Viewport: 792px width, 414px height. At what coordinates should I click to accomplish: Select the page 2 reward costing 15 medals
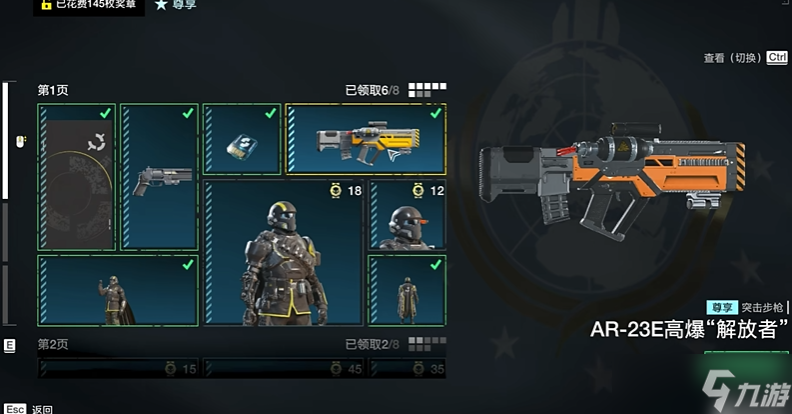click(118, 368)
